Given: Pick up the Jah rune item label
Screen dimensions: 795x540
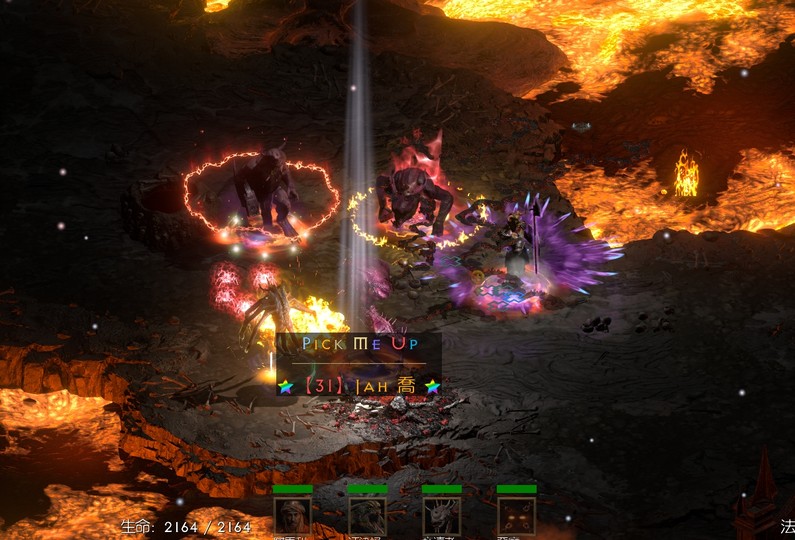Looking at the screenshot, I should (359, 385).
